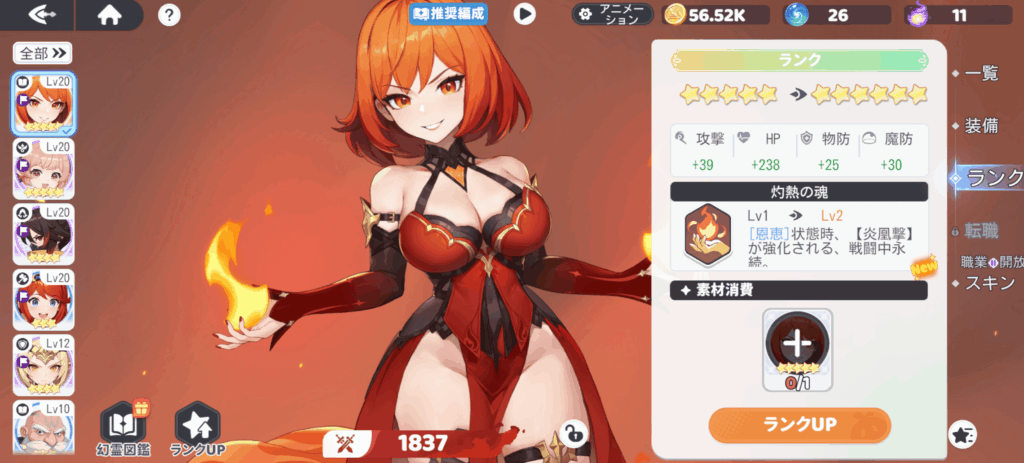Open the 転職 job change tab

(982, 231)
